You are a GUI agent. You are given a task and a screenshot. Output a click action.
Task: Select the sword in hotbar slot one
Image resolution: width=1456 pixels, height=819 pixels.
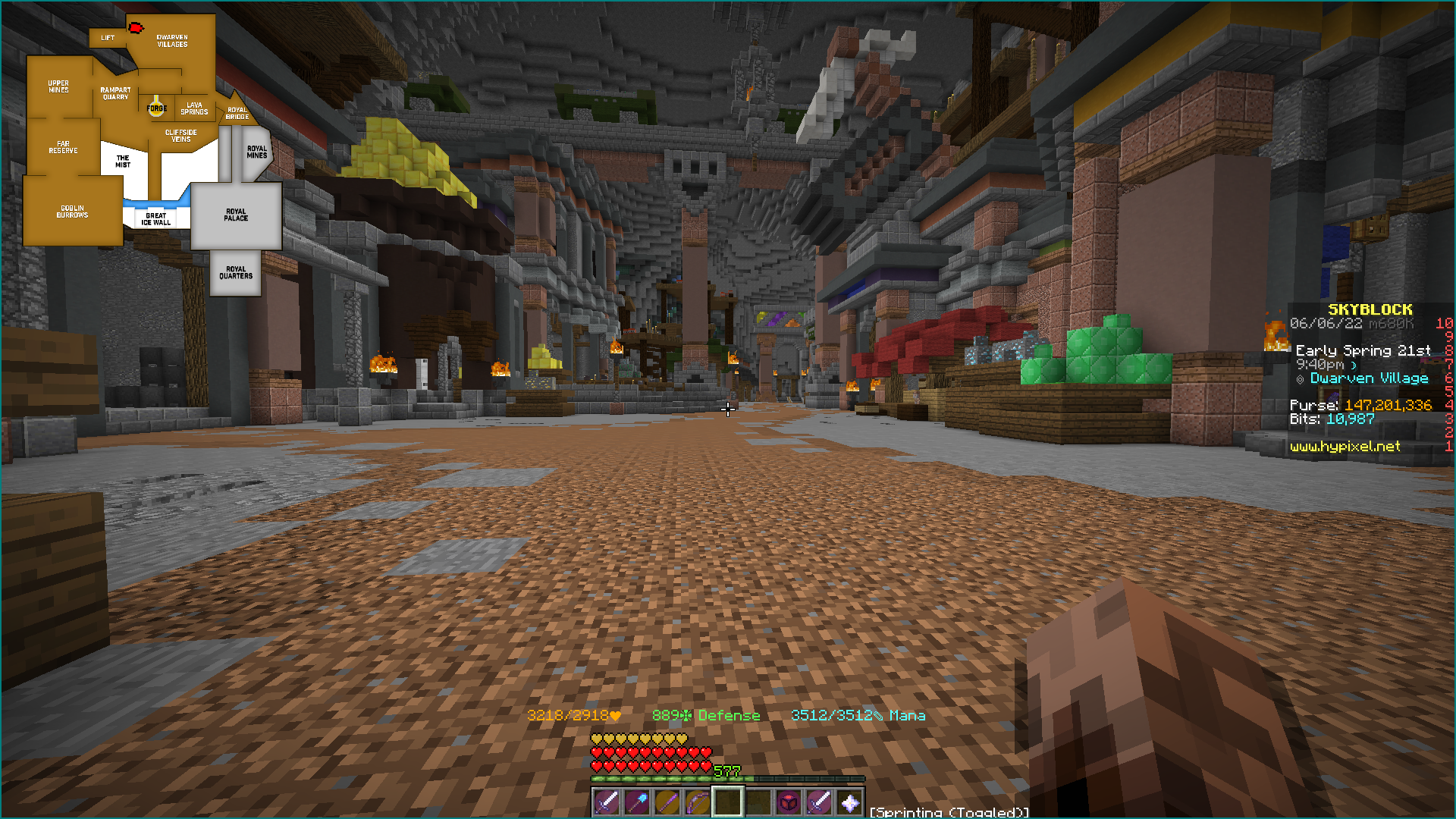(606, 802)
